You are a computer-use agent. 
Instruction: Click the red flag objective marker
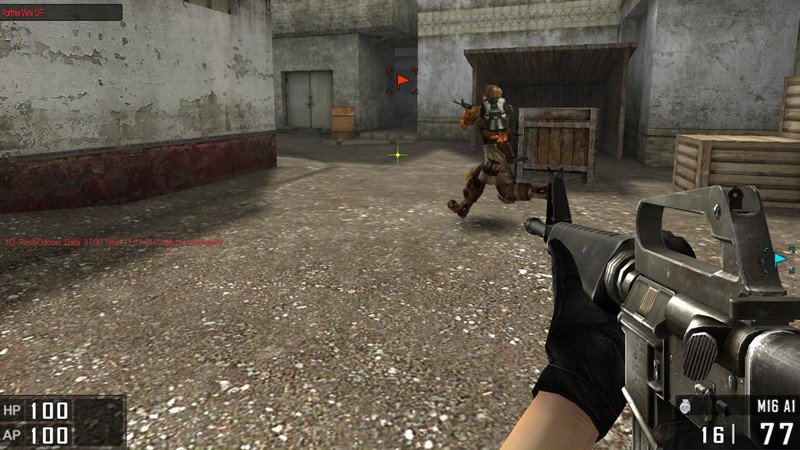point(402,80)
